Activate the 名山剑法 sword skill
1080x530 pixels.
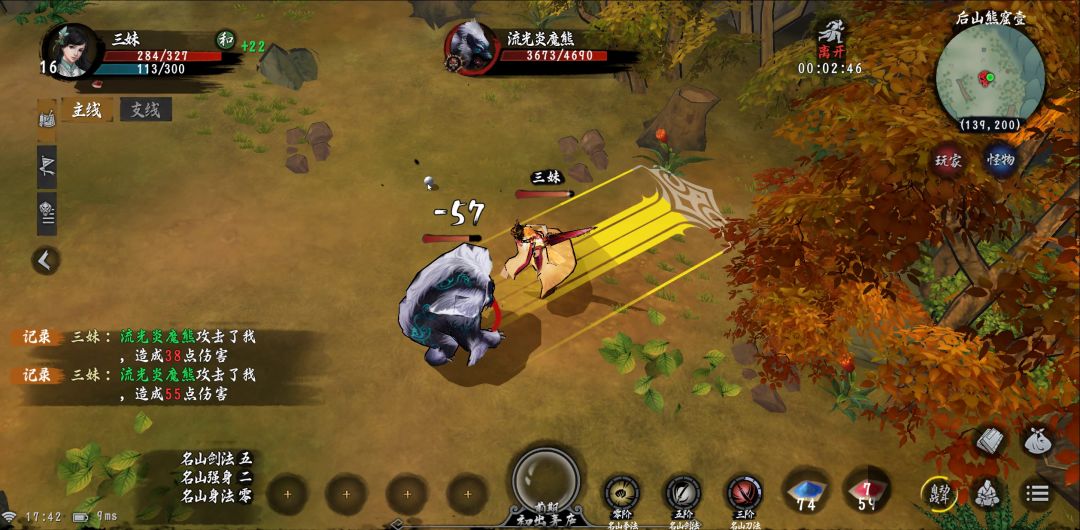tap(683, 493)
